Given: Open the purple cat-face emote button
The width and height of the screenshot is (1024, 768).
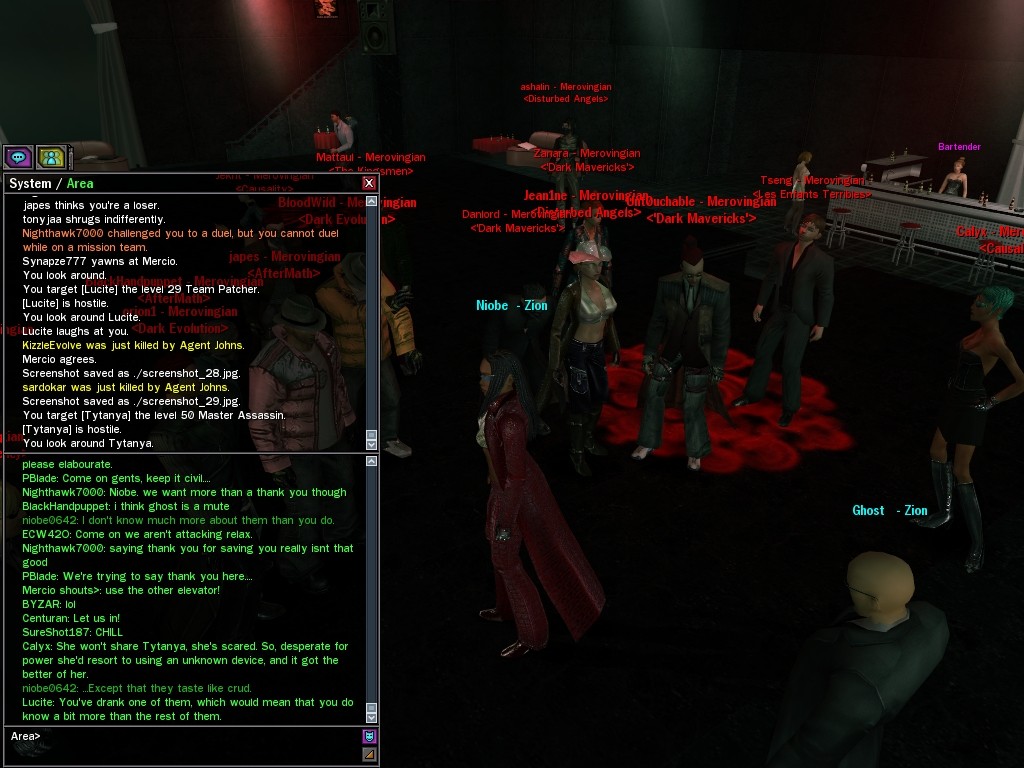Looking at the screenshot, I should [x=369, y=737].
